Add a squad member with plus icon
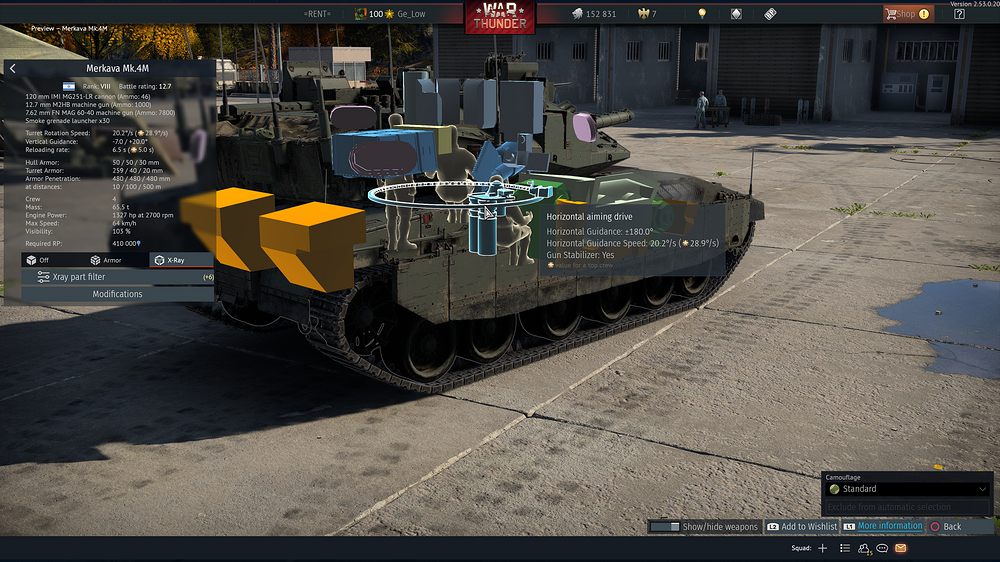This screenshot has height=562, width=1000. [x=823, y=548]
